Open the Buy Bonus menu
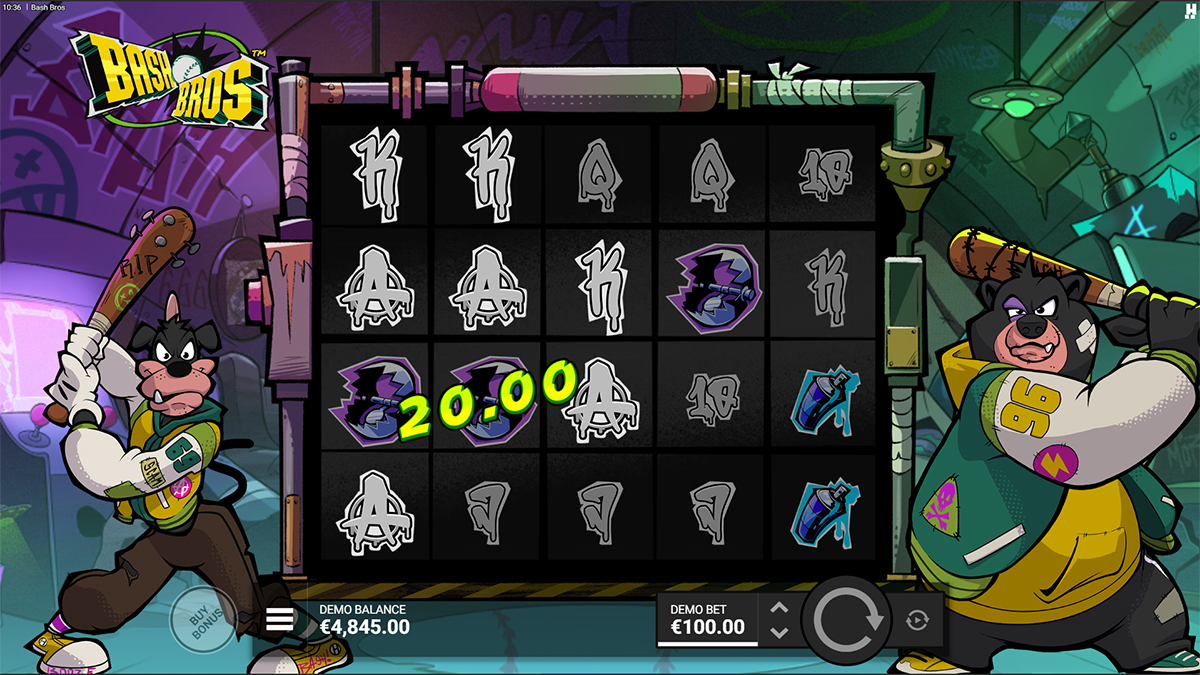Viewport: 1200px width, 675px height. click(x=203, y=620)
